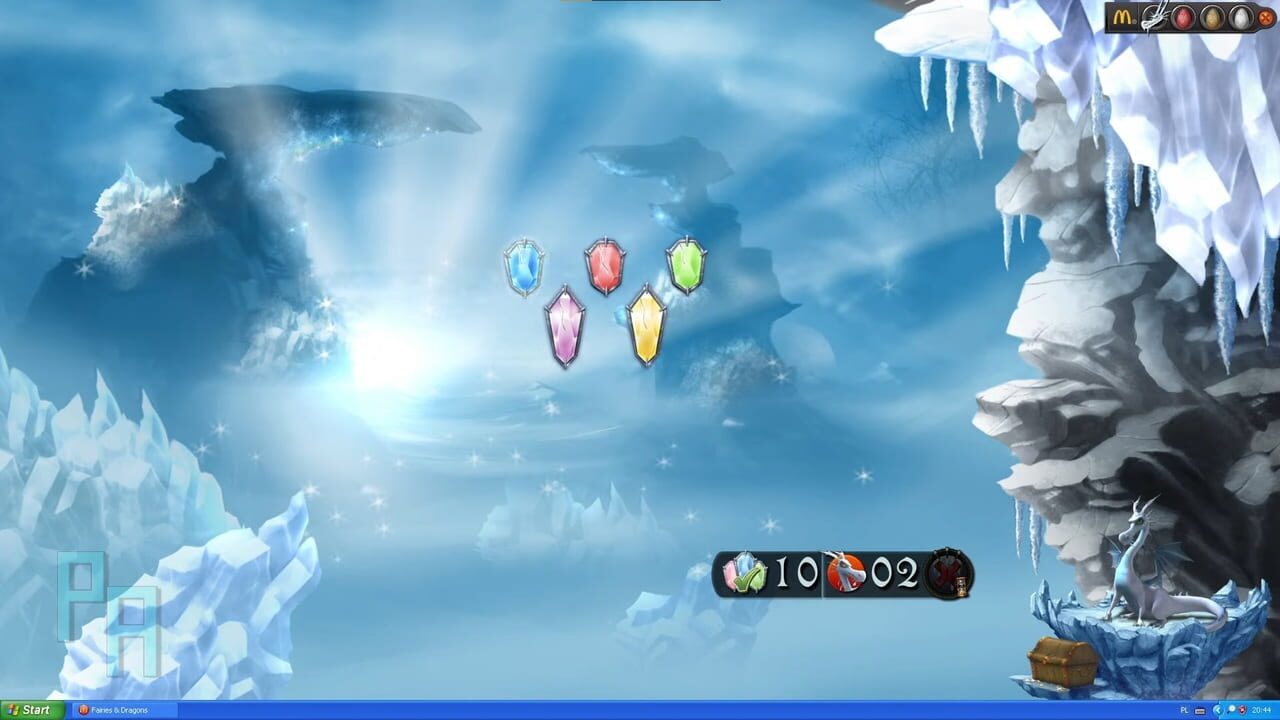Image resolution: width=1280 pixels, height=720 pixels.
Task: Click the keyboard layout tray icon
Action: coord(1200,711)
